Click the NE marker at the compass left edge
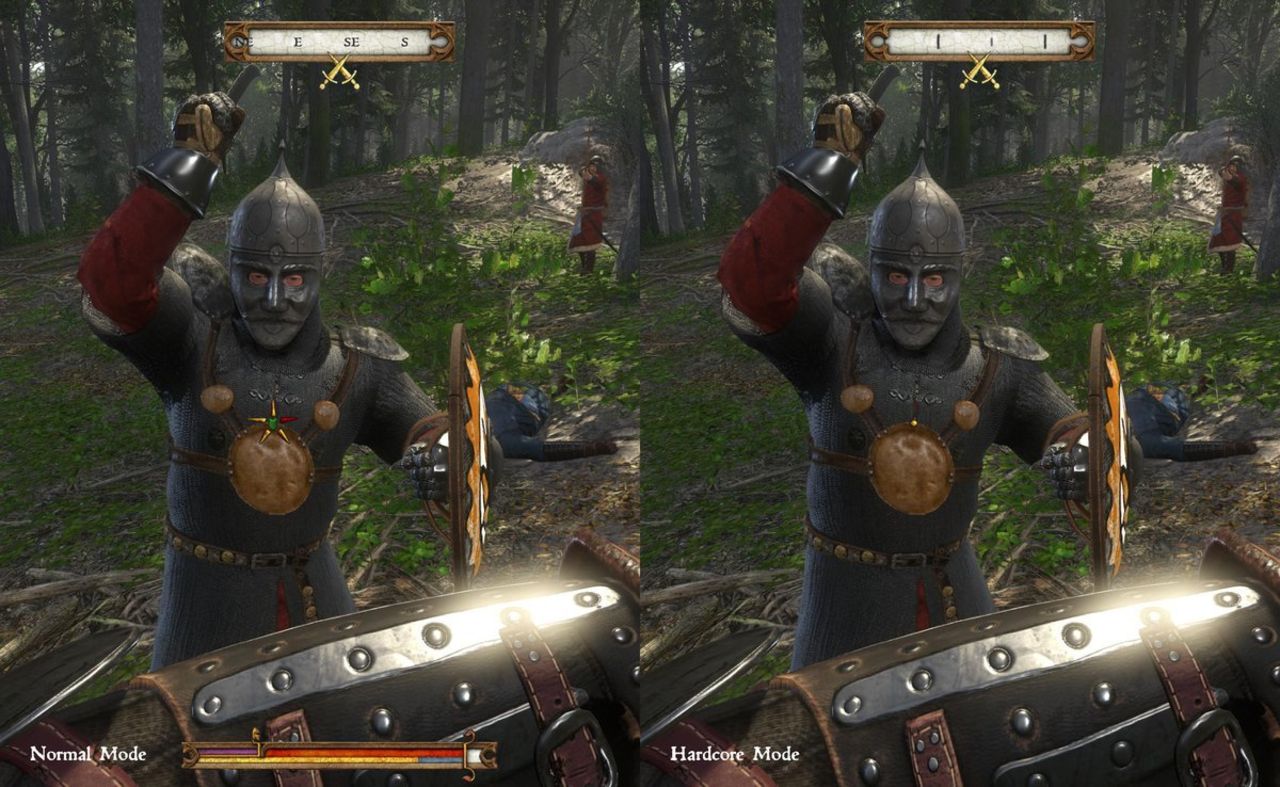The image size is (1280, 787). [x=243, y=42]
